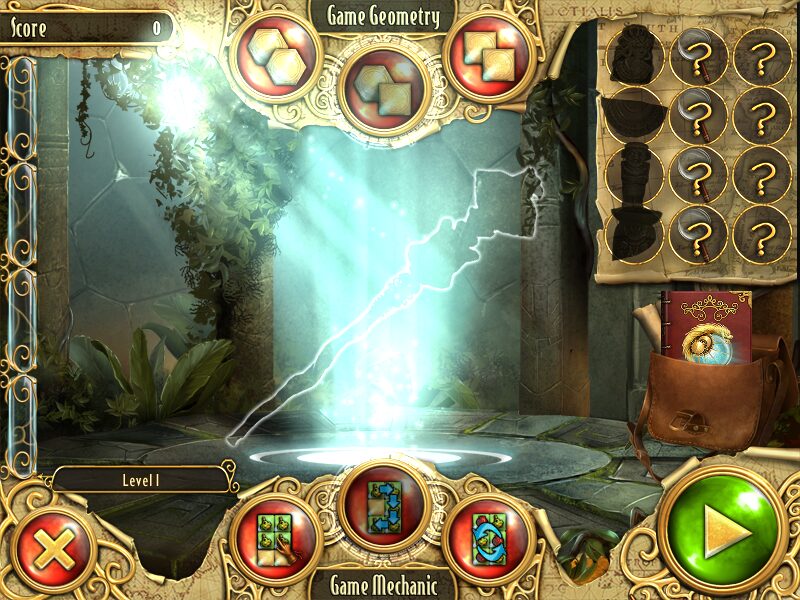Click the red X cancel button
Viewport: 800px width, 600px height.
(x=45, y=549)
